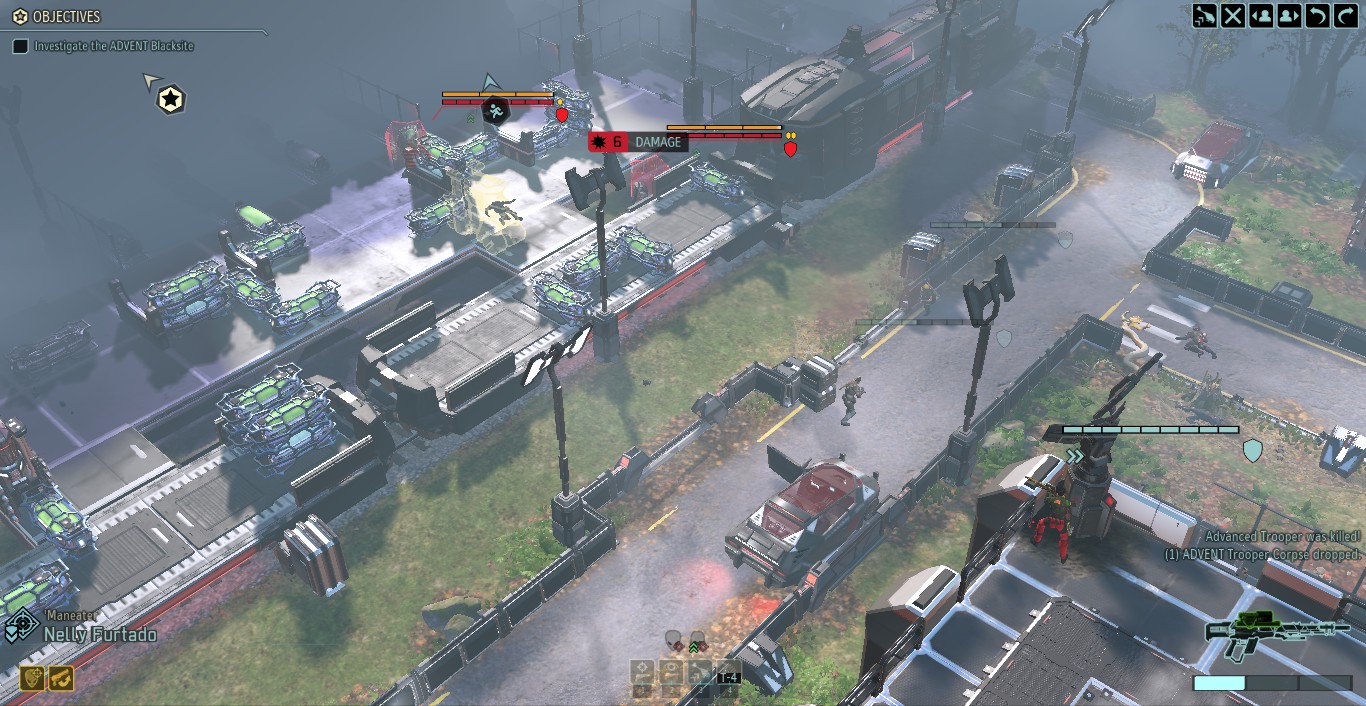This screenshot has width=1366, height=706.
Task: Select the next soldier
Action: coord(1289,16)
